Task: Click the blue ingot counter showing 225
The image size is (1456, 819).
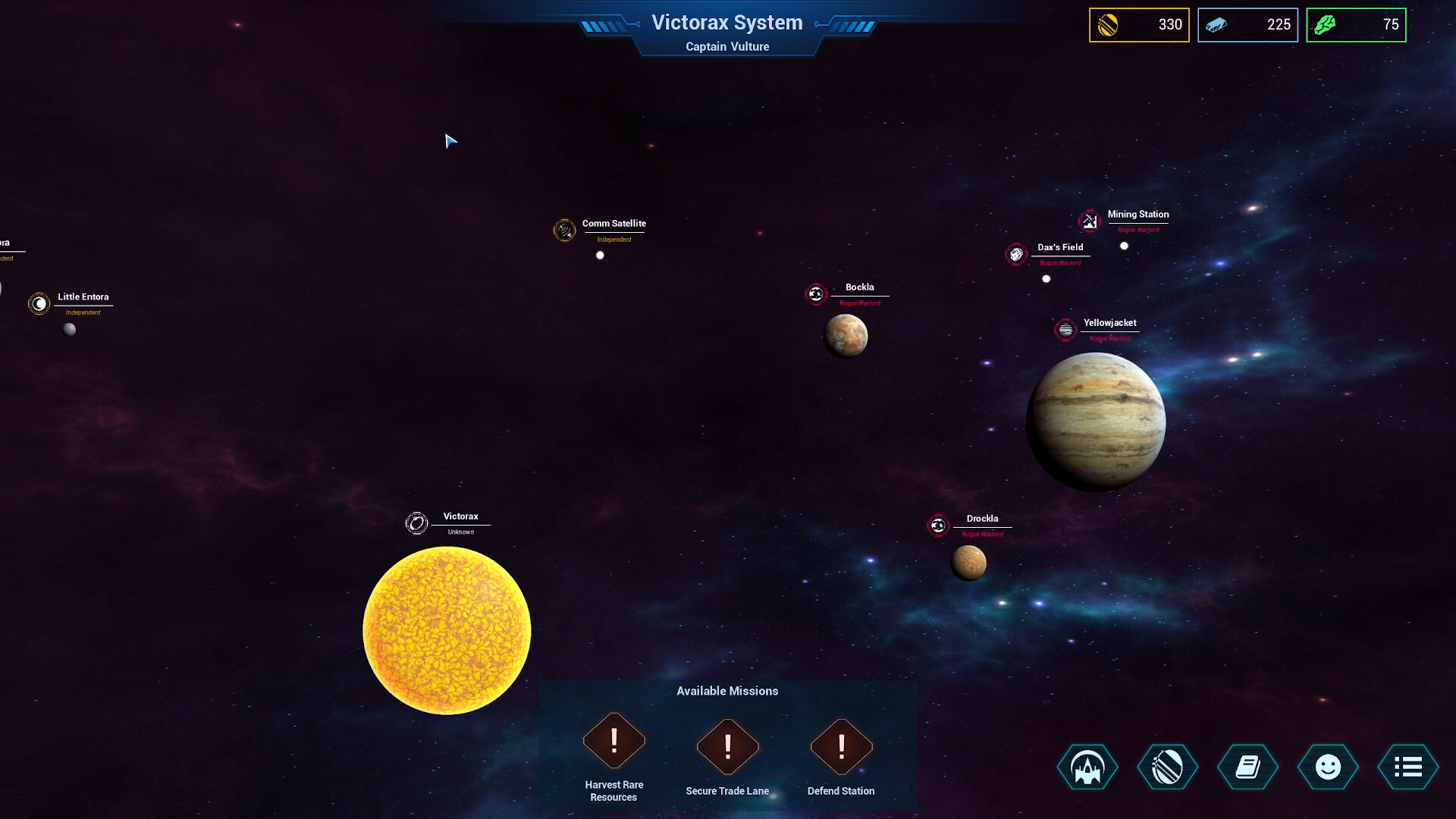Action: (x=1247, y=25)
